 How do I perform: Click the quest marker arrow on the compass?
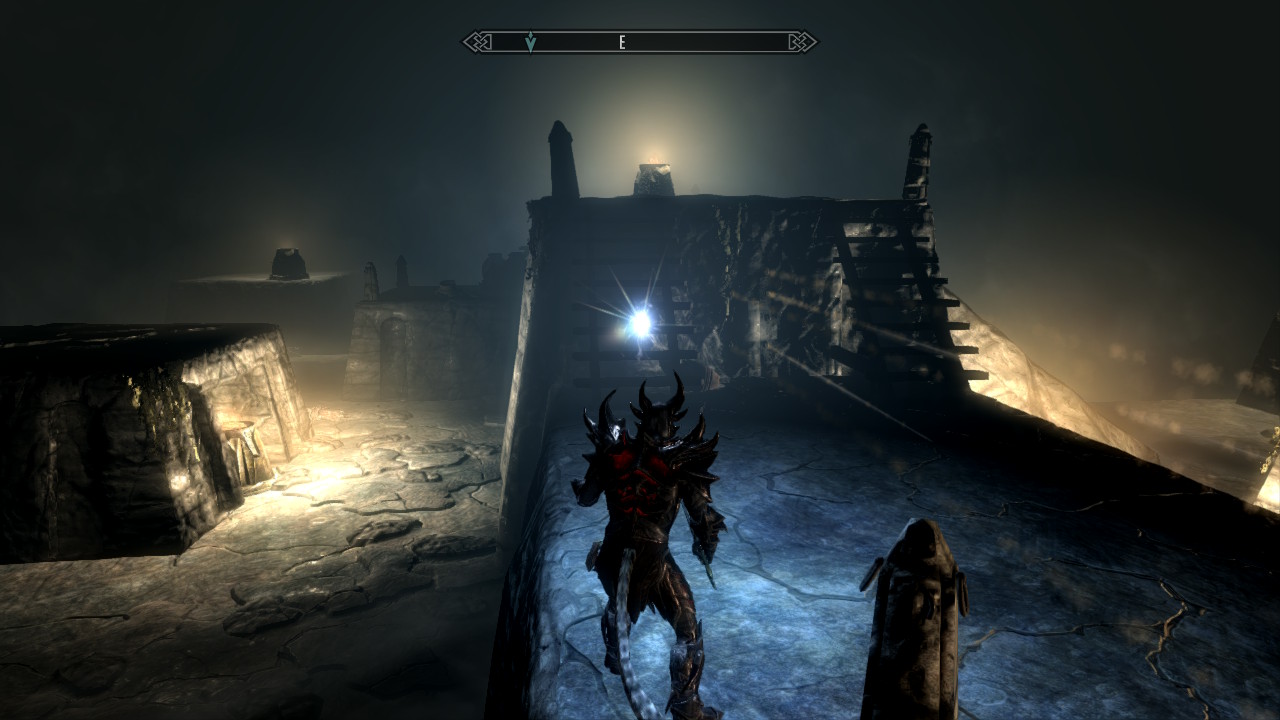tap(530, 42)
